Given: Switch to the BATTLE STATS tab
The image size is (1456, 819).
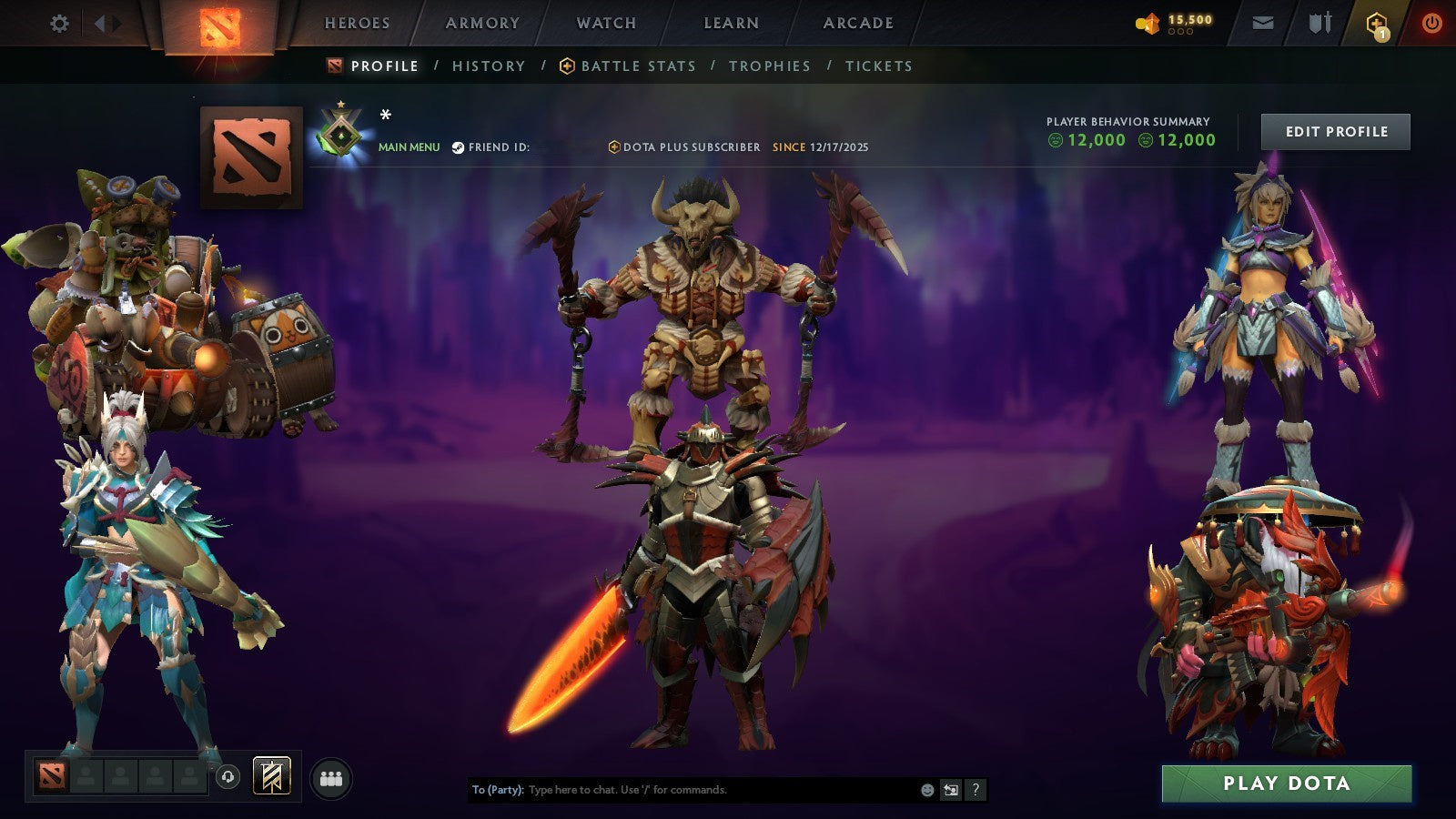Looking at the screenshot, I should [x=637, y=66].
